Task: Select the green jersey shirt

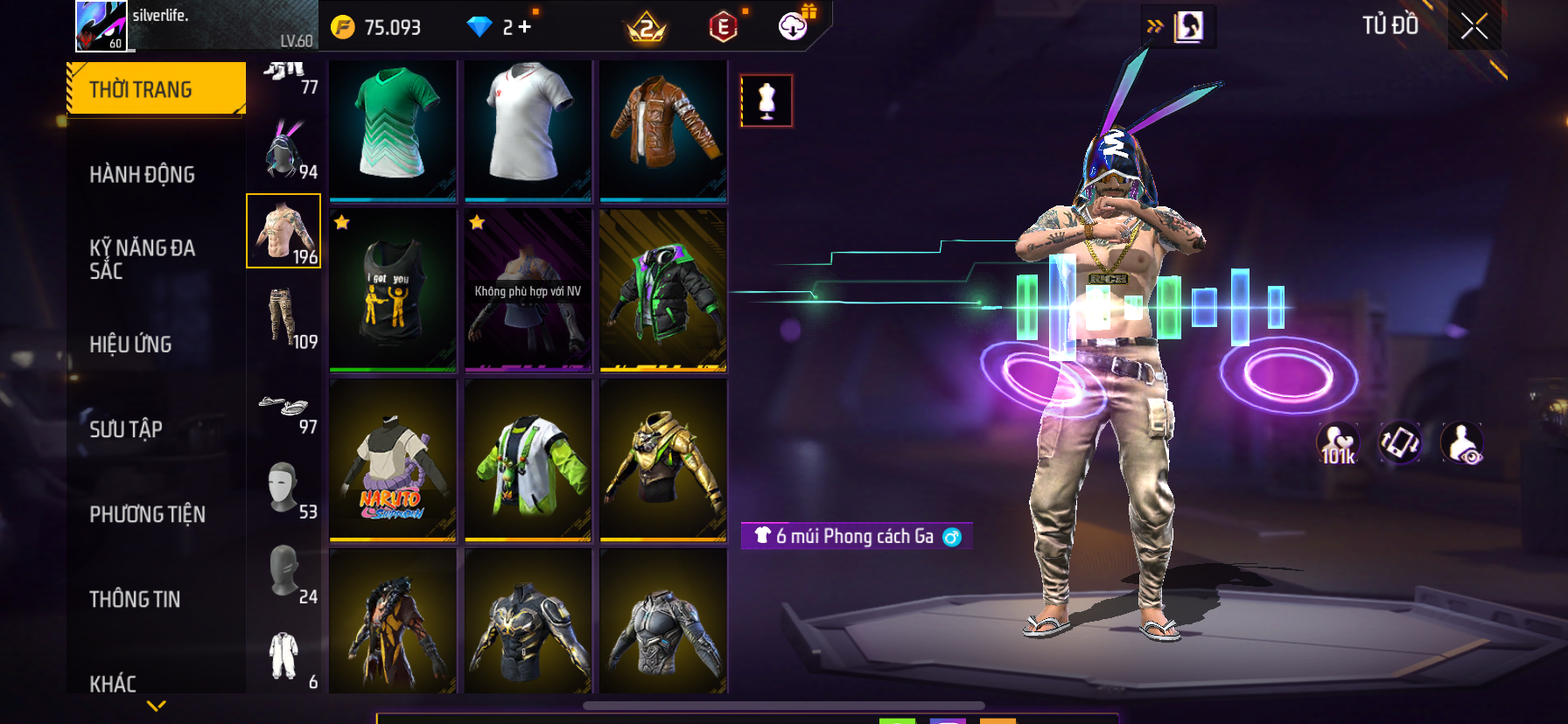Action: point(393,129)
